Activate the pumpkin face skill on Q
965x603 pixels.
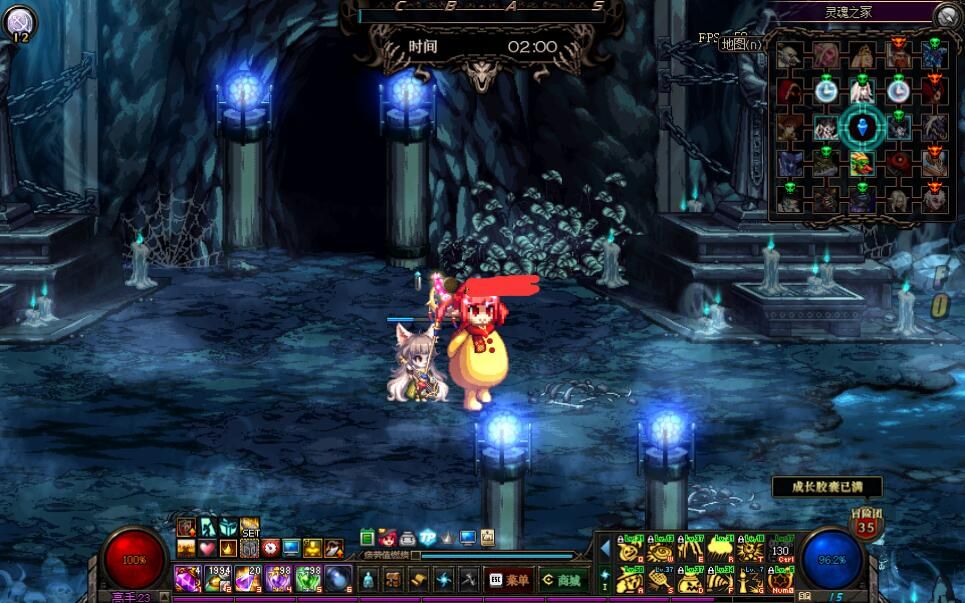coord(629,550)
